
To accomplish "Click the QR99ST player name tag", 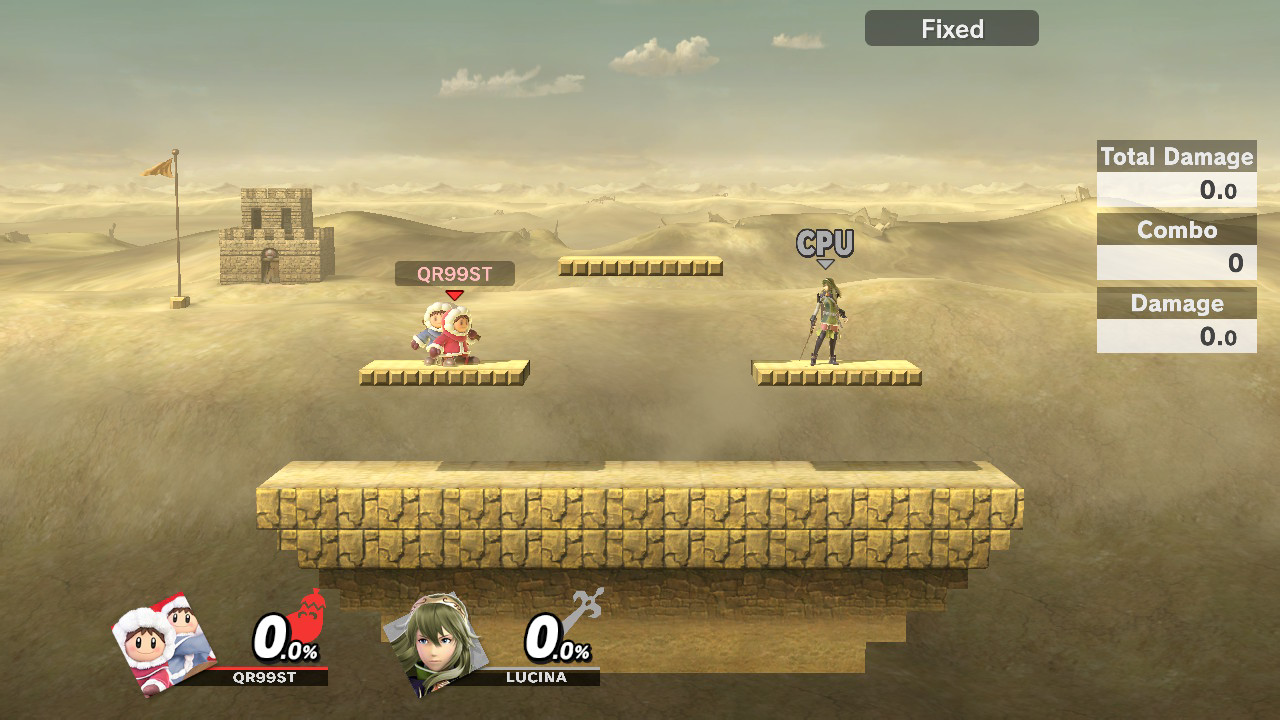I will [454, 274].
